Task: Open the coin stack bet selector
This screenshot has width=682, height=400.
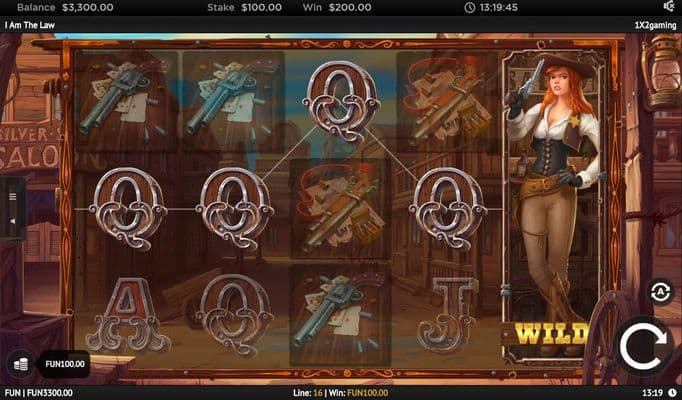Action: click(x=20, y=364)
